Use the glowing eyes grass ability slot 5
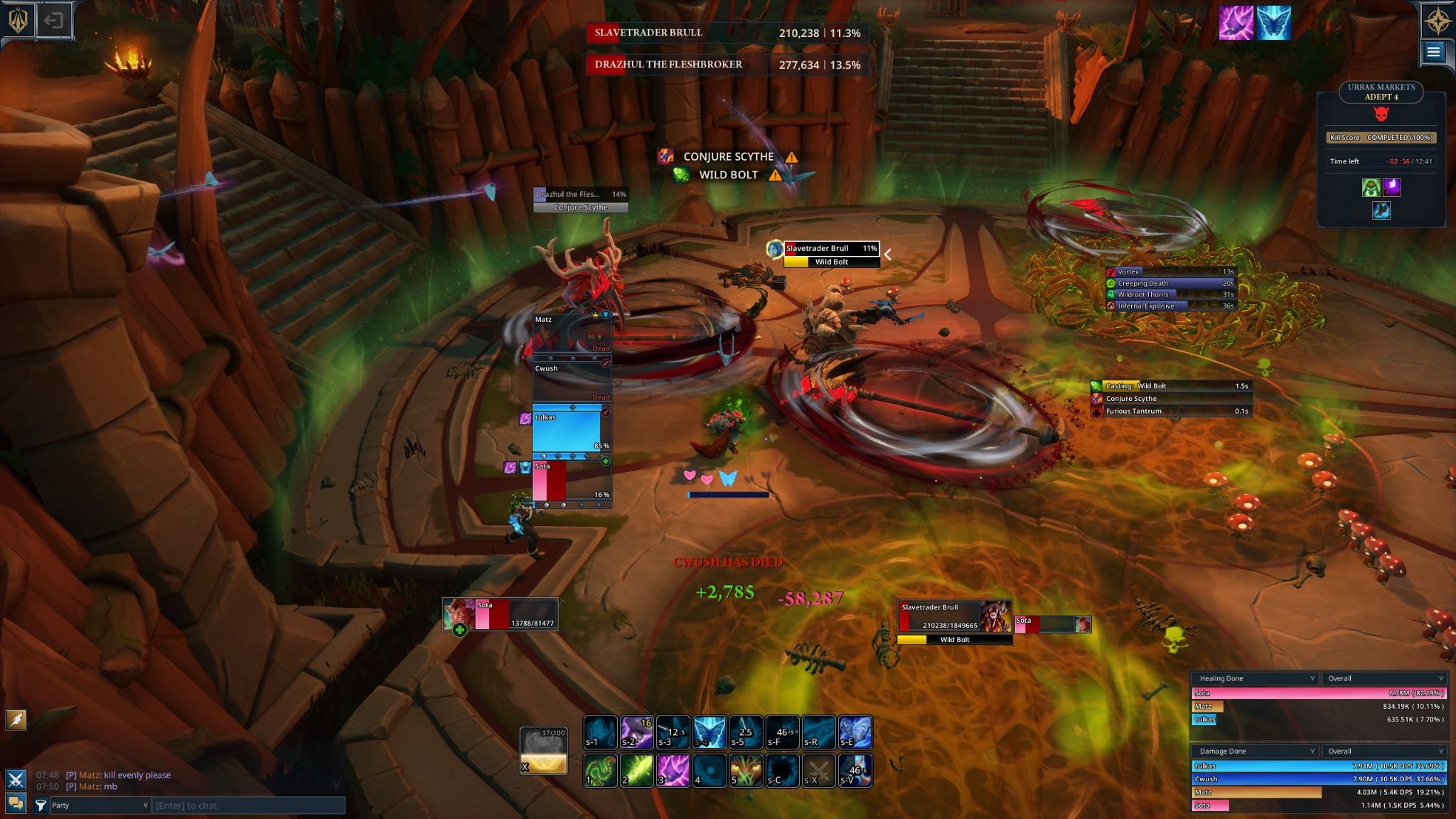1456x819 pixels. (746, 771)
